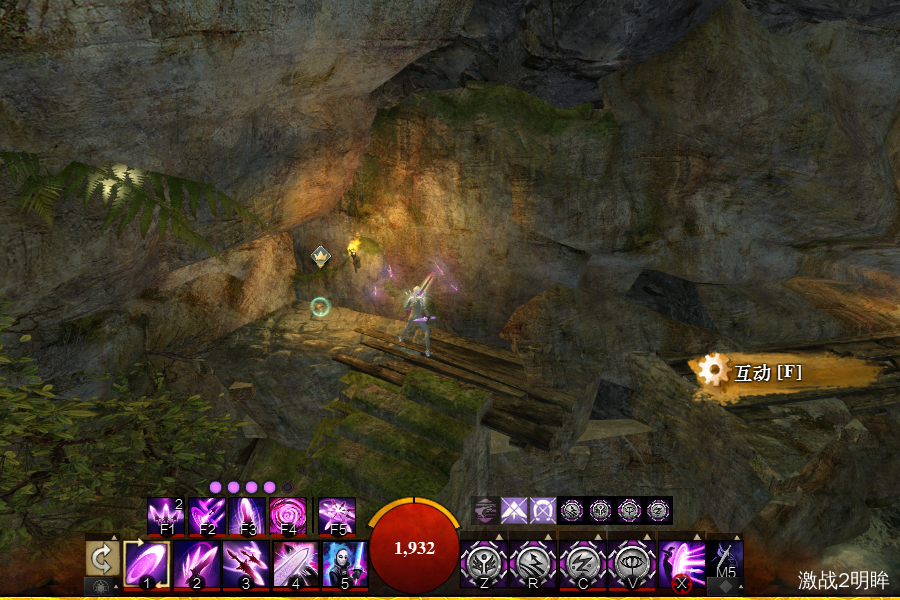This screenshot has width=900, height=600.
Task: Trigger the lightning signet bound to C
Action: point(582,564)
